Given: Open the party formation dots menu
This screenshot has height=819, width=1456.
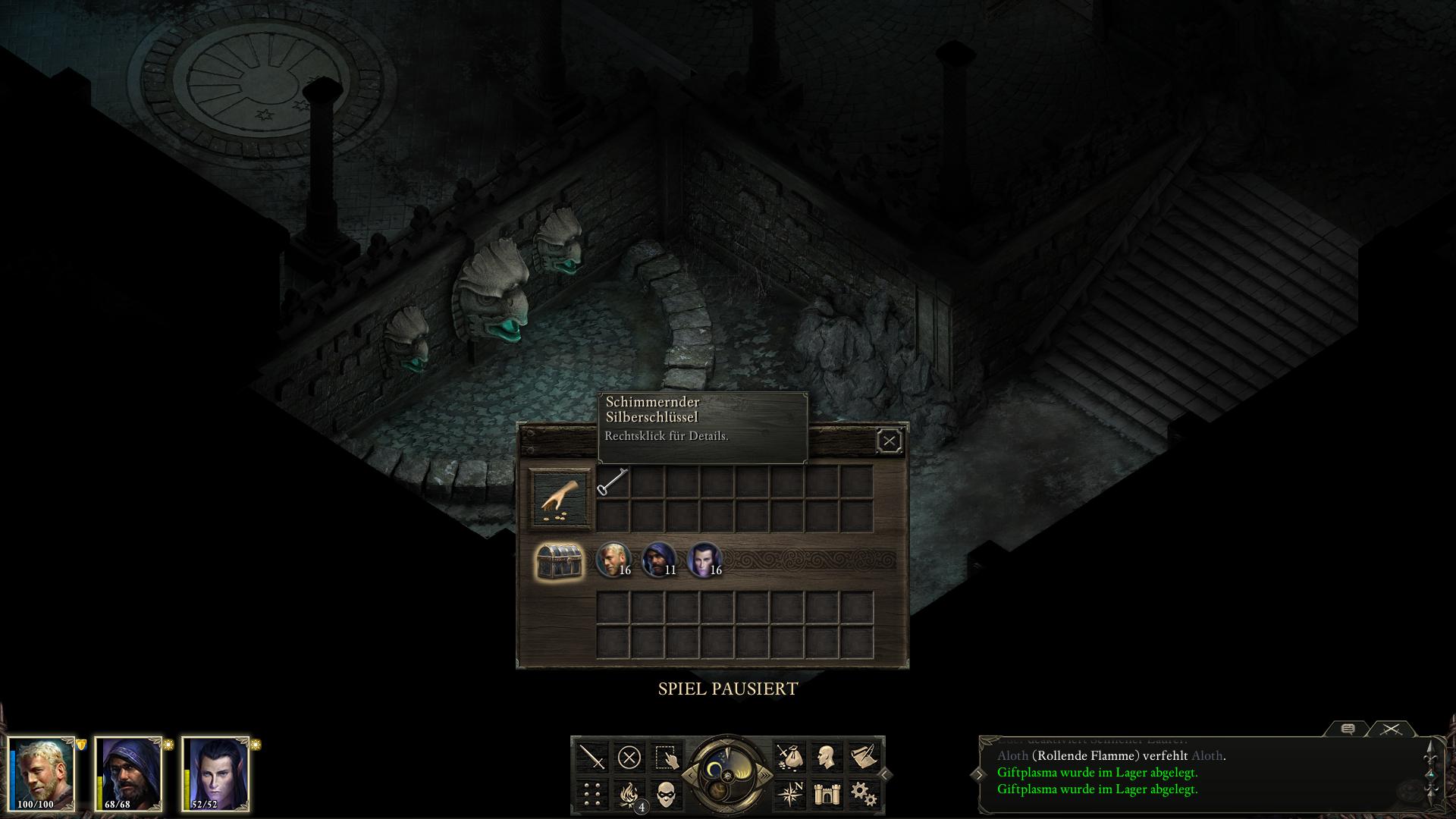Looking at the screenshot, I should point(592,794).
